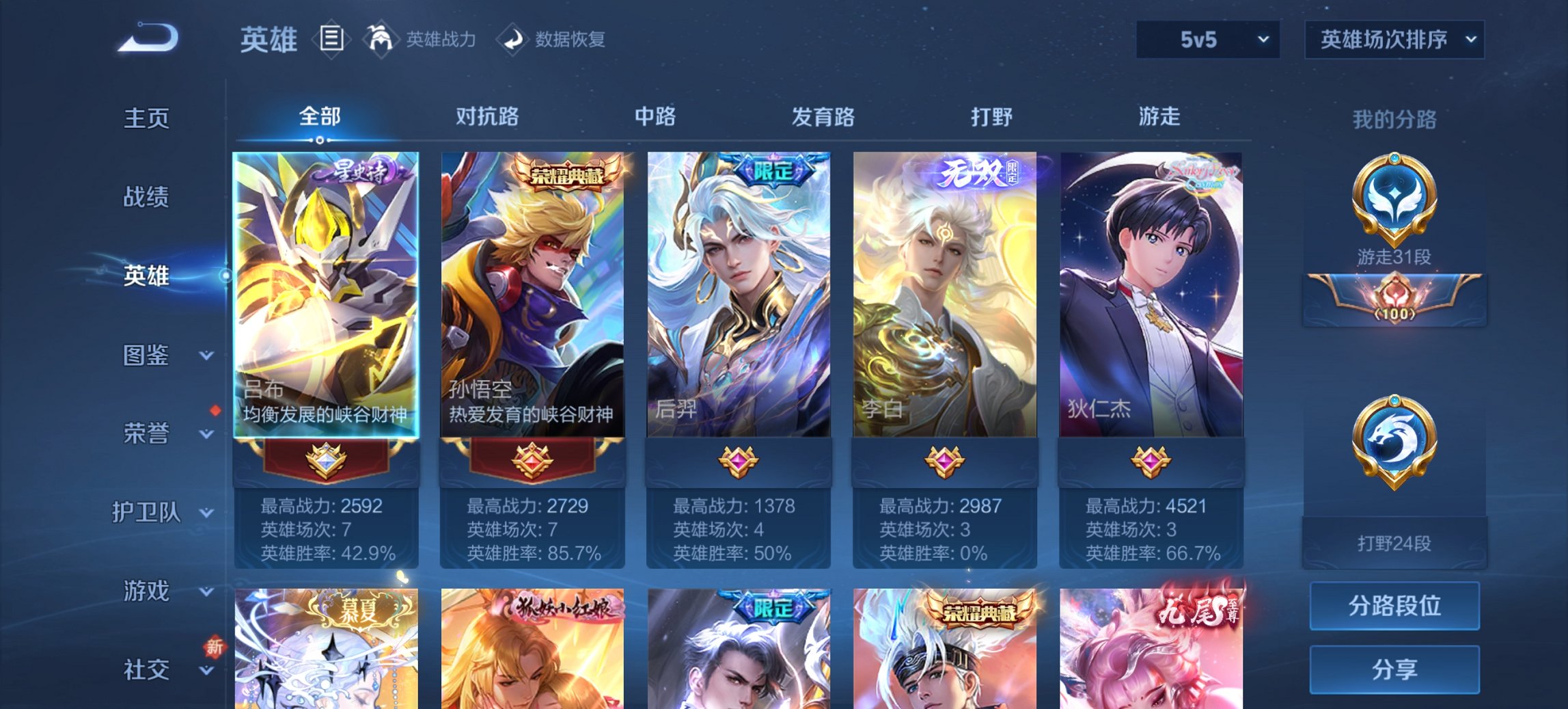
Task: Click the 分路段位 button
Action: (x=1394, y=606)
